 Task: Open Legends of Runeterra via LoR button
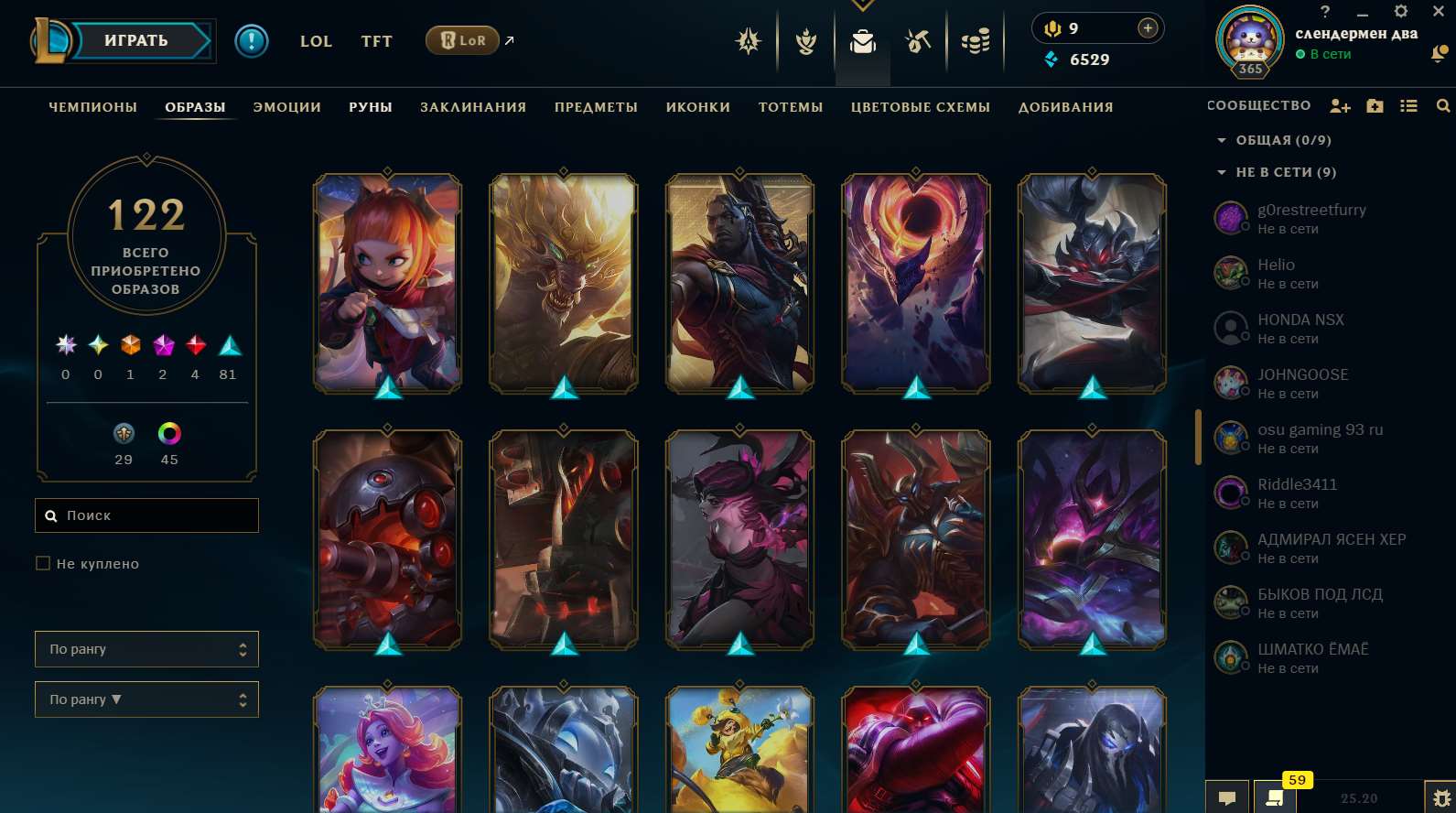462,40
